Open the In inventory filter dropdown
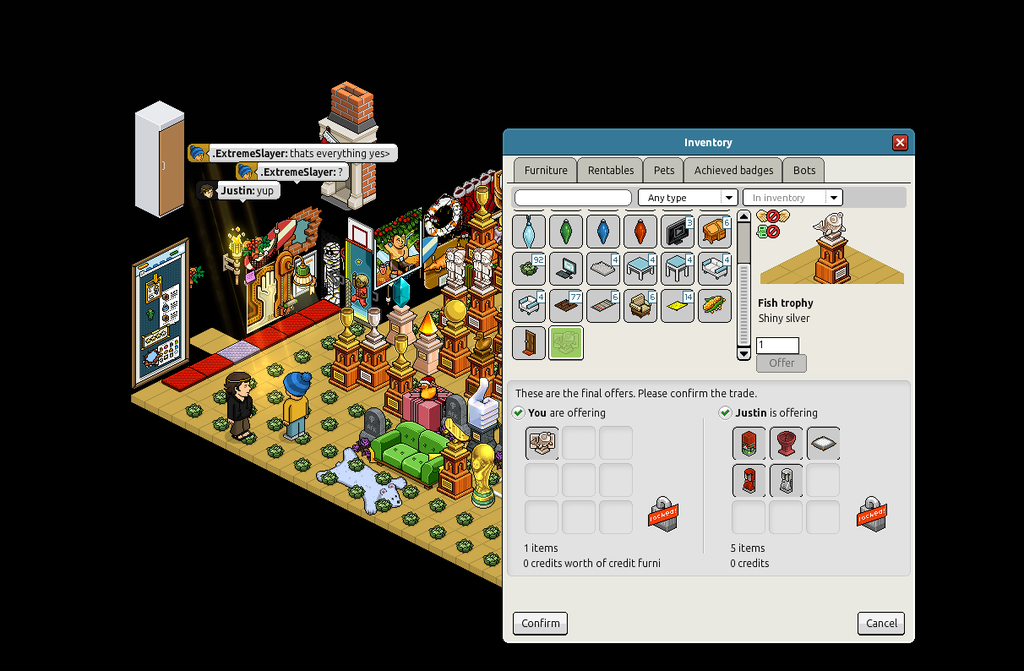 point(792,198)
